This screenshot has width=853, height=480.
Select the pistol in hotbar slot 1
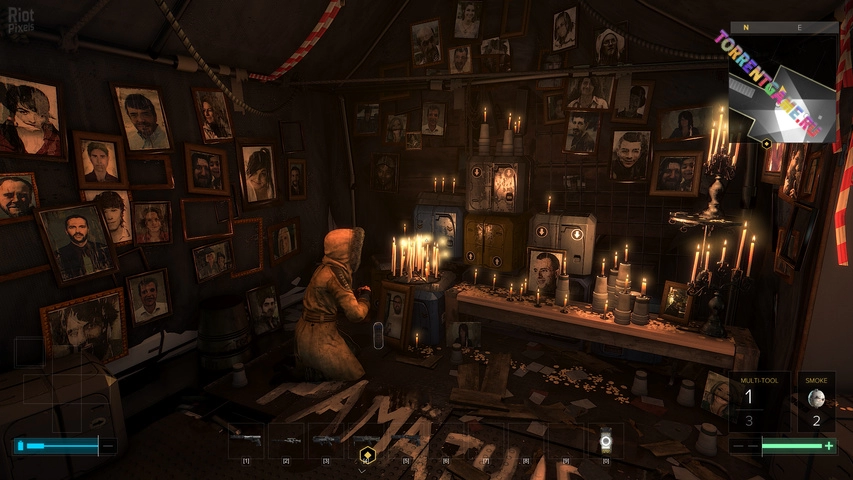tap(246, 440)
